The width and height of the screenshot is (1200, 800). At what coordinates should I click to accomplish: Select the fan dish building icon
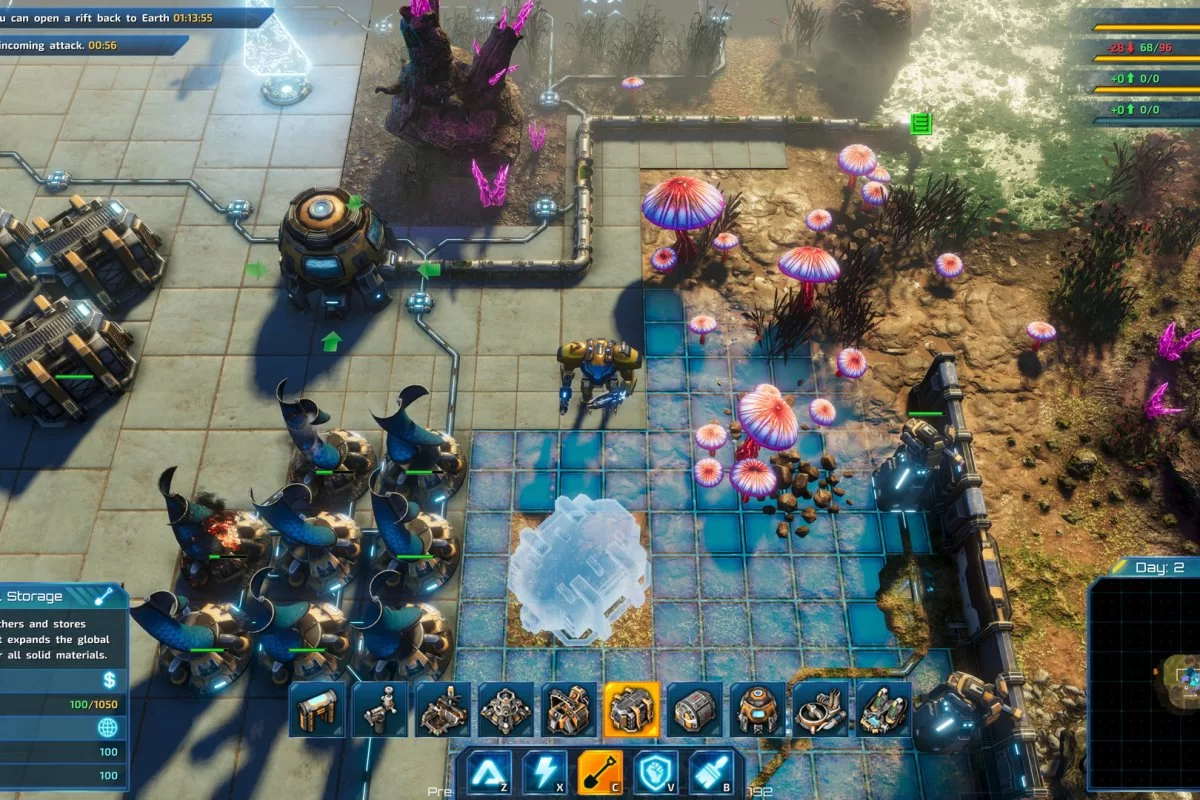(820, 709)
